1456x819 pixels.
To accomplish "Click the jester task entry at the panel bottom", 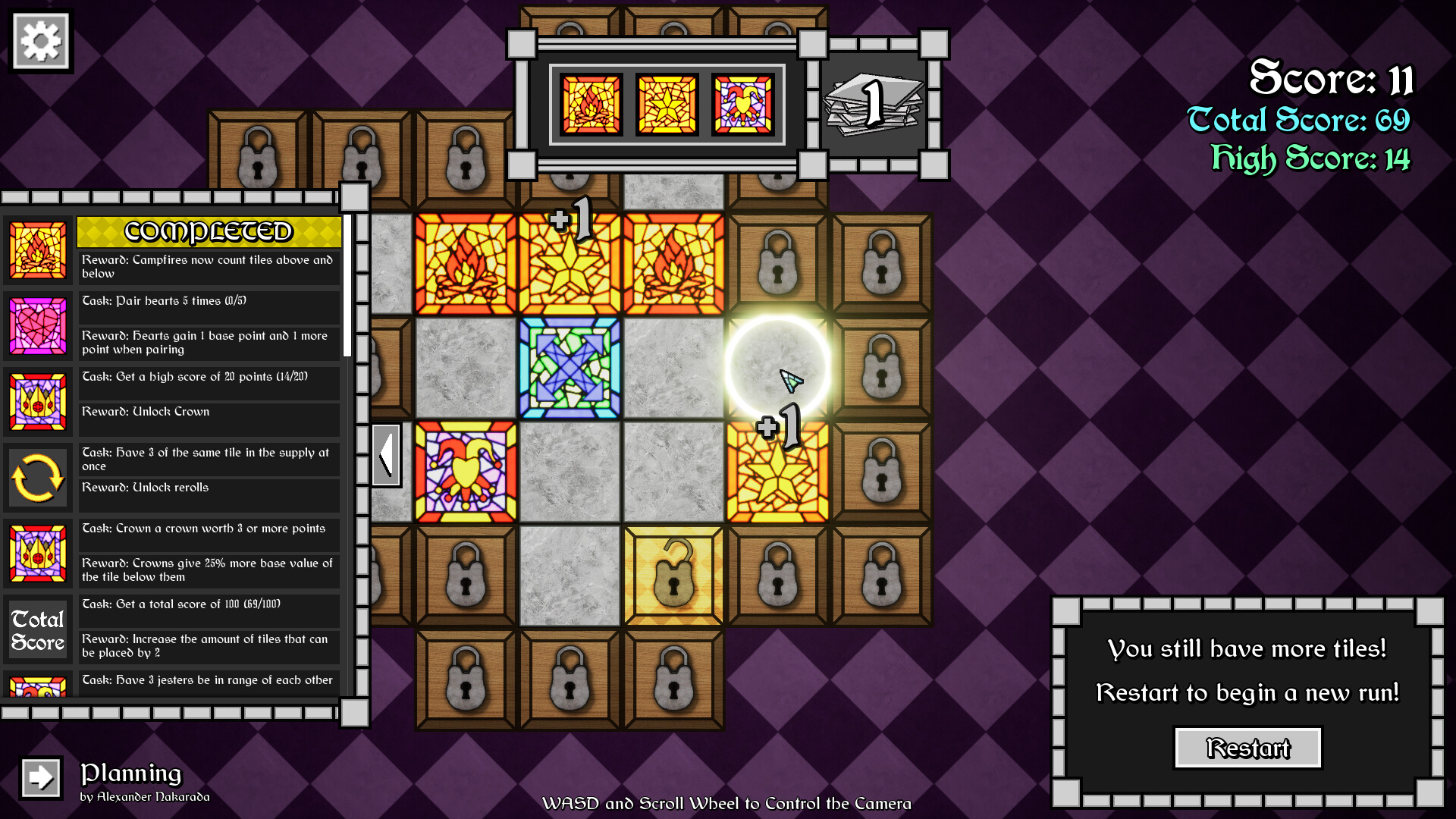I will [209, 680].
